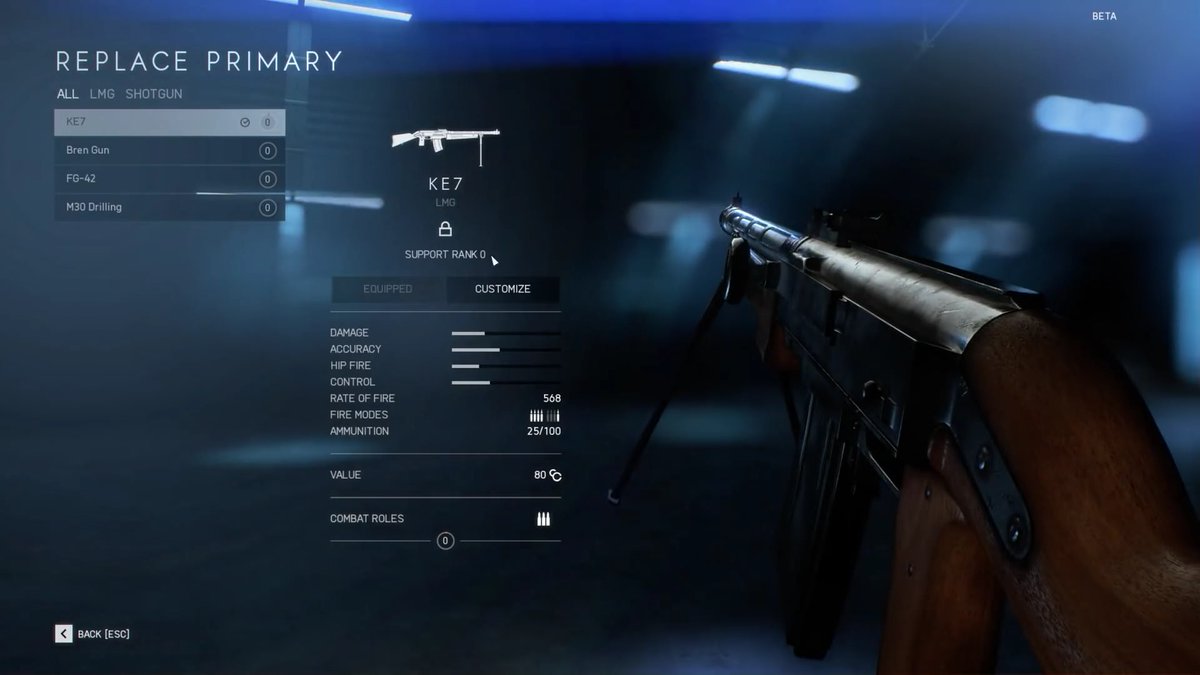Click the EQUIPPED button
The image size is (1200, 675).
[x=388, y=289]
